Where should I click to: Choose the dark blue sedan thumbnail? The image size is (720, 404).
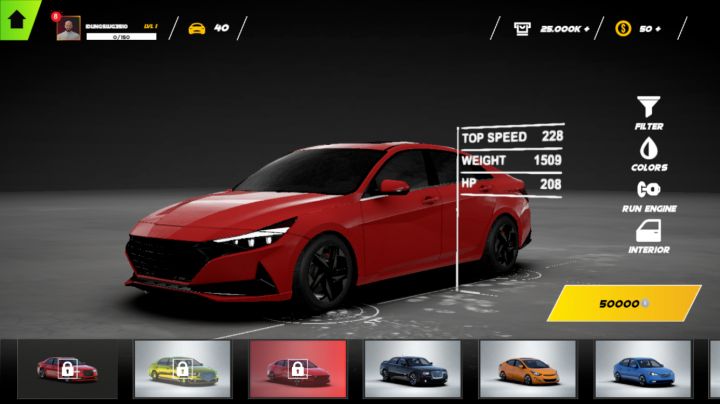click(412, 368)
